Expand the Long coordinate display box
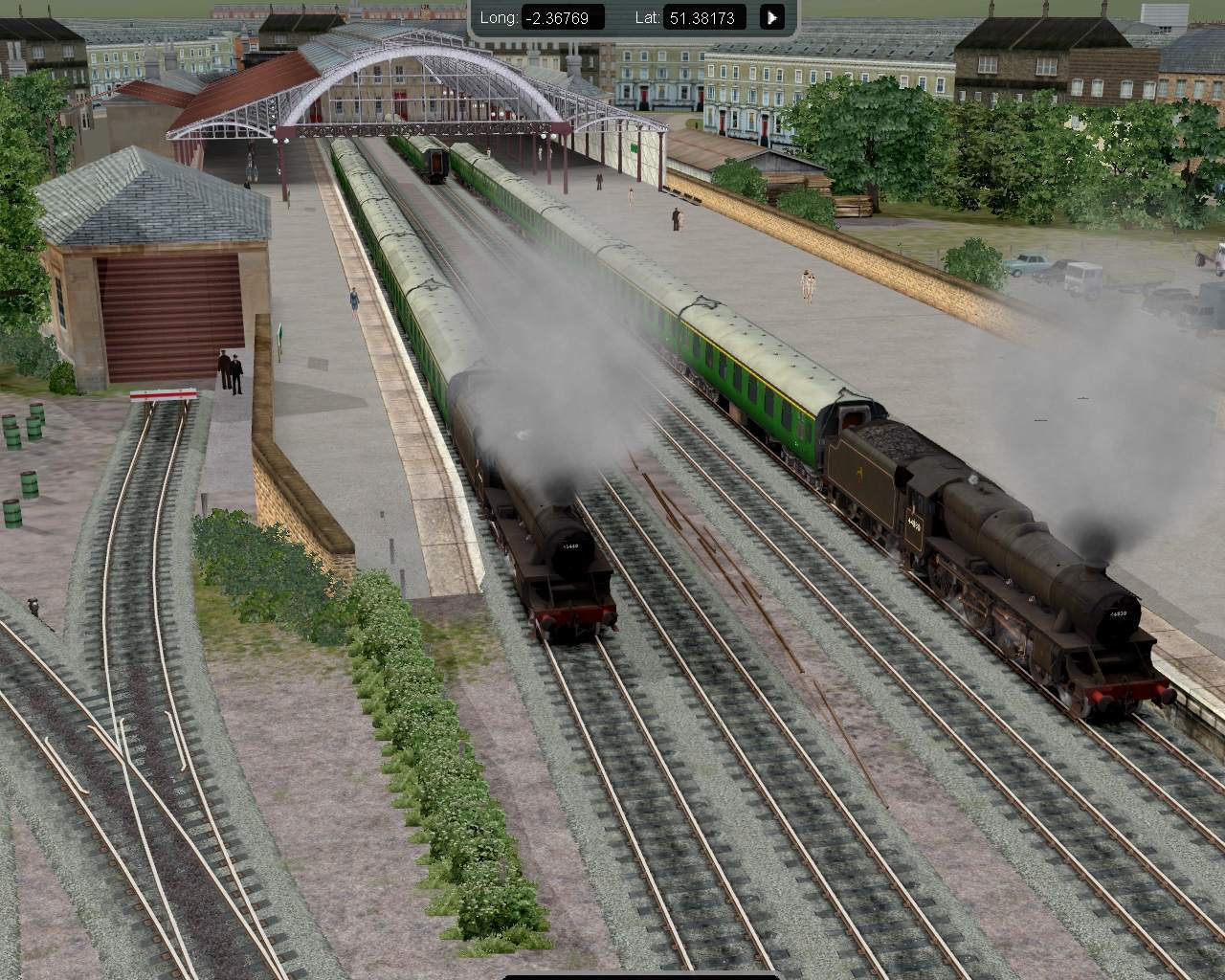The width and height of the screenshot is (1225, 980). (x=560, y=17)
